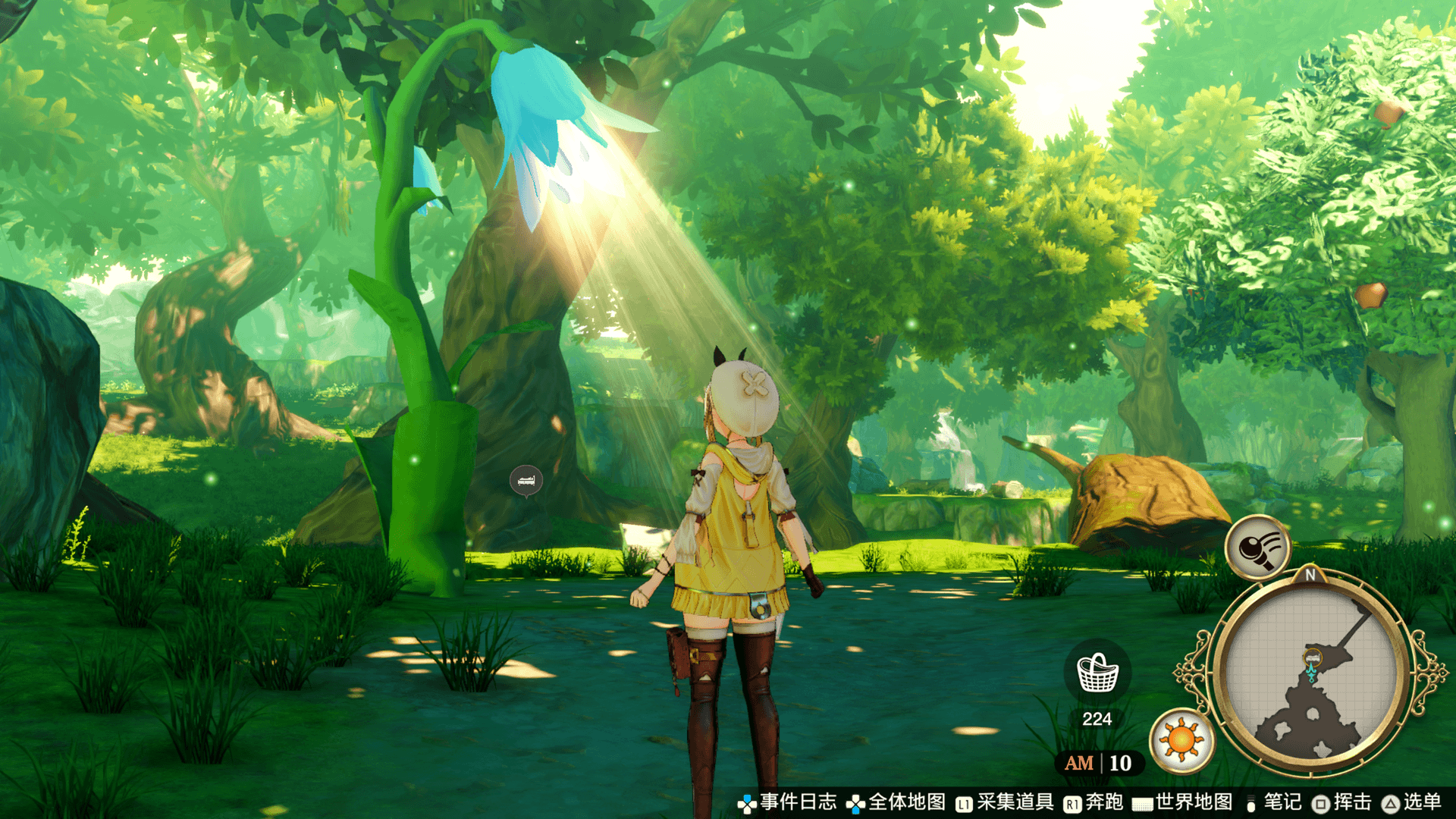Screen dimensions: 1456x819
Task: Select the gathering tool icon above the minimap
Action: tap(1257, 546)
